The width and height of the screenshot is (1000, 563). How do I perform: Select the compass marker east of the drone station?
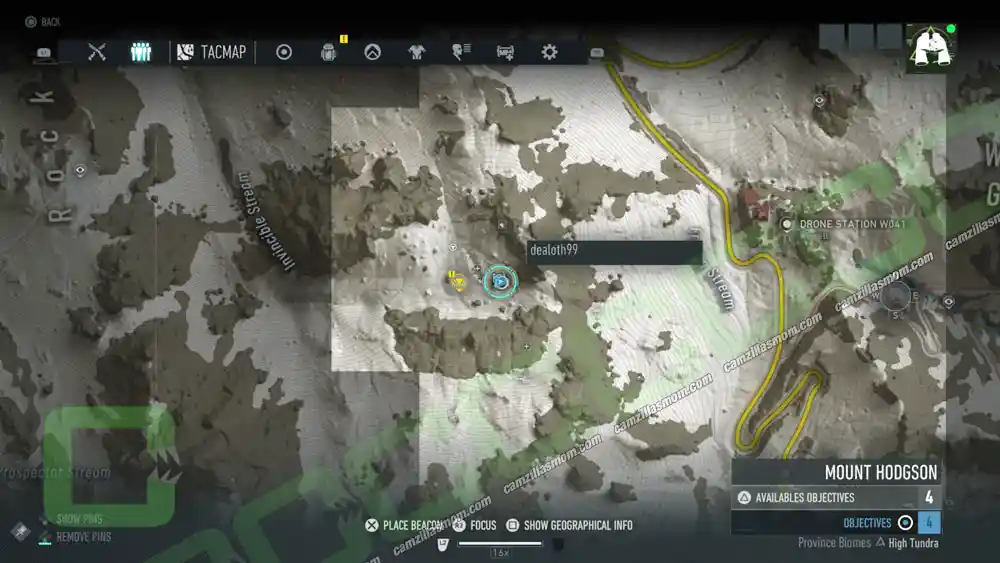[x=895, y=295]
